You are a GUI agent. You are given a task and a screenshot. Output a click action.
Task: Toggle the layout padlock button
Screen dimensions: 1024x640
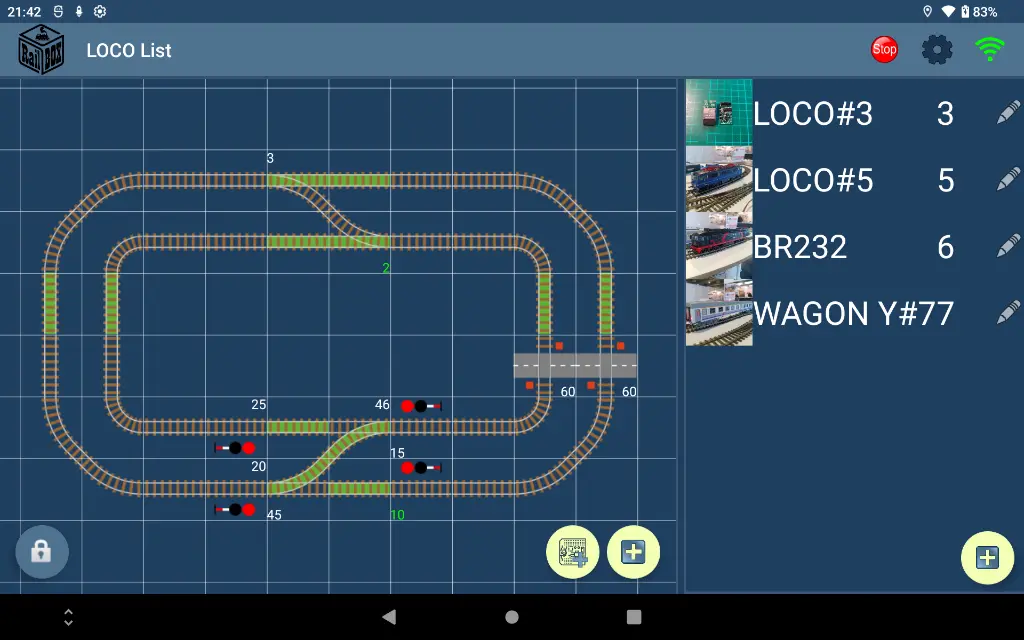point(41,552)
